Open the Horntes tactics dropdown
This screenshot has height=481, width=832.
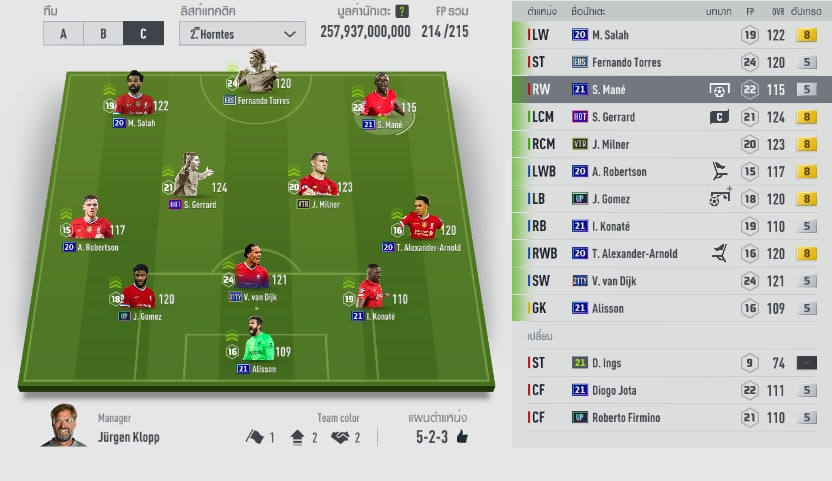pos(243,33)
